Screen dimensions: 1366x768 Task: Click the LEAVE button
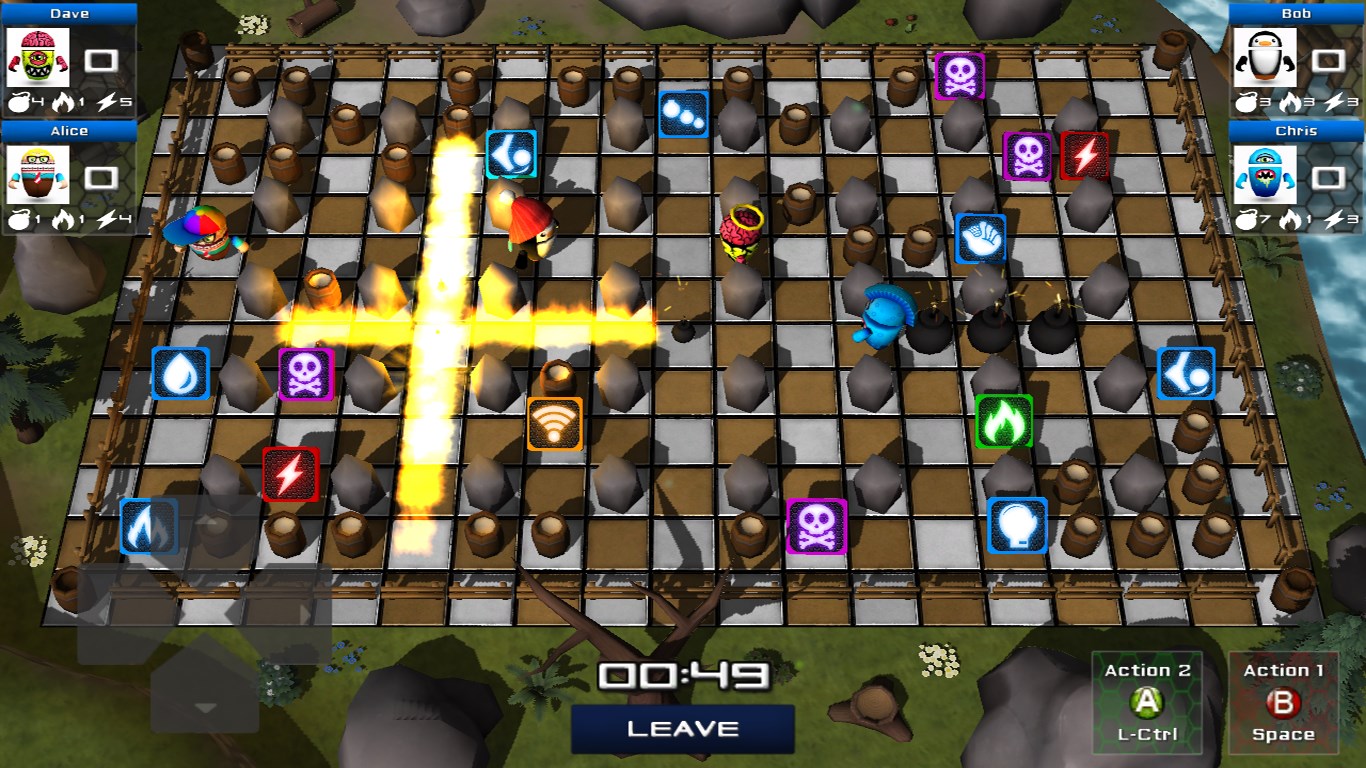(x=683, y=729)
